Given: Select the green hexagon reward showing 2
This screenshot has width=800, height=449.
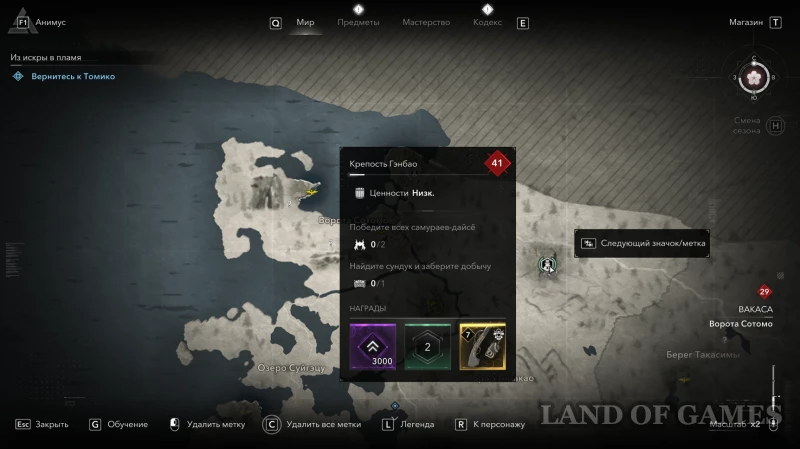Looking at the screenshot, I should click(x=428, y=346).
